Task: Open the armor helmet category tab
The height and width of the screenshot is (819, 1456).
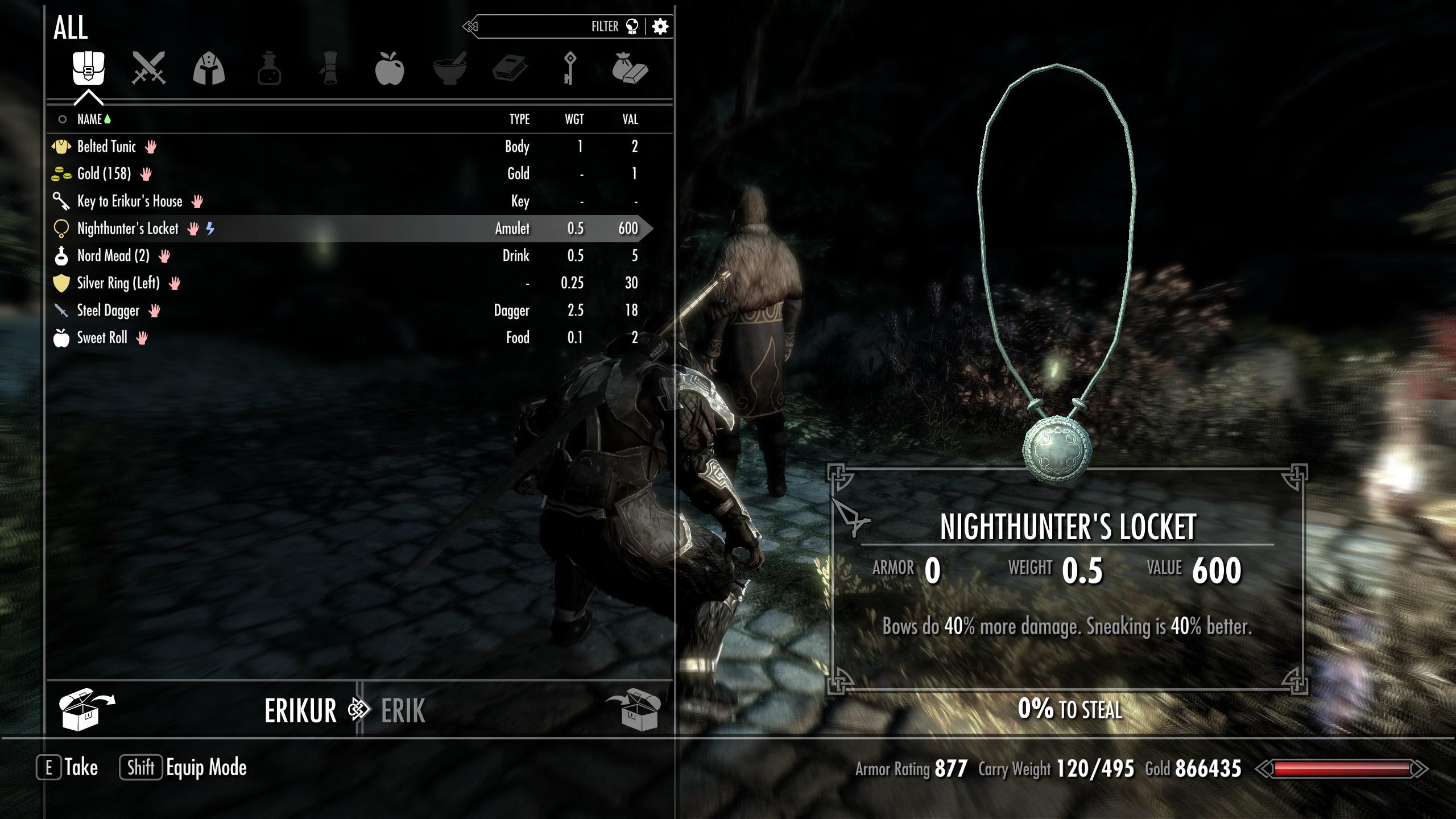Action: point(209,68)
